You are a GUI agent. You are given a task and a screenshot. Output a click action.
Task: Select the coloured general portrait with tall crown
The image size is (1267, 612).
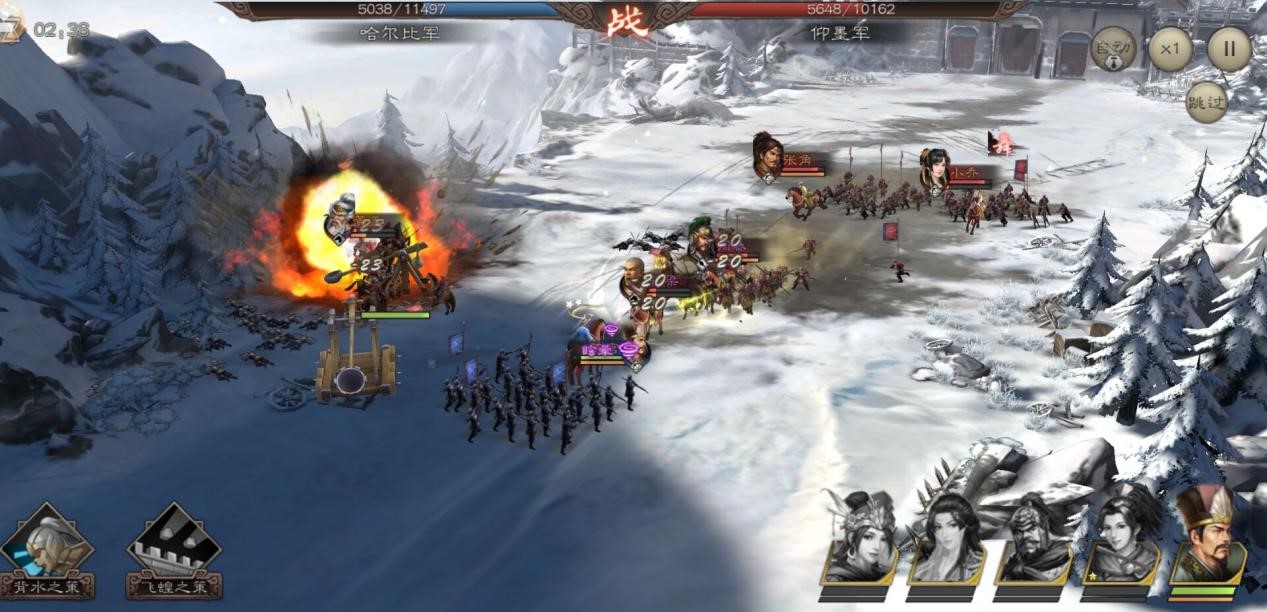point(1207,537)
